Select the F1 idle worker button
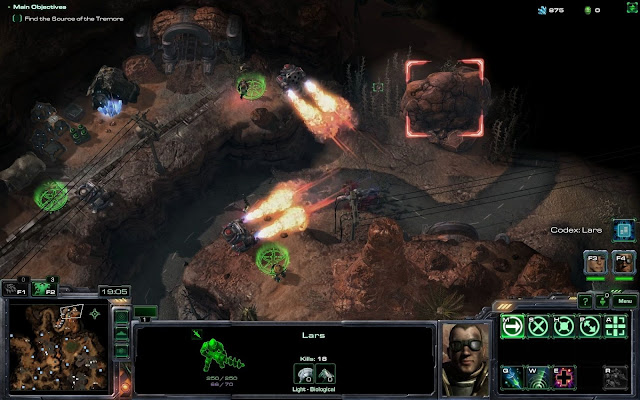 [x=13, y=288]
